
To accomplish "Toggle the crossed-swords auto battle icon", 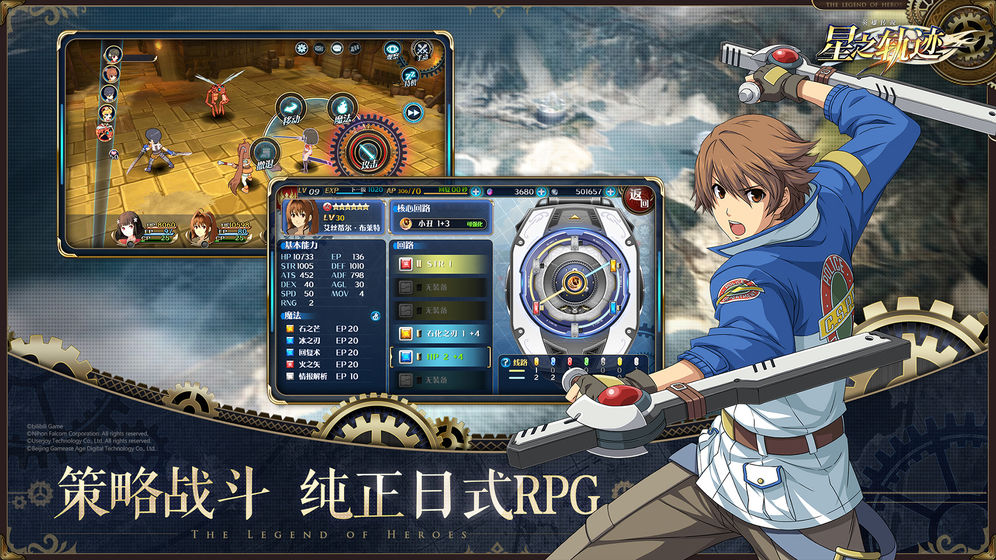I will click(x=424, y=49).
